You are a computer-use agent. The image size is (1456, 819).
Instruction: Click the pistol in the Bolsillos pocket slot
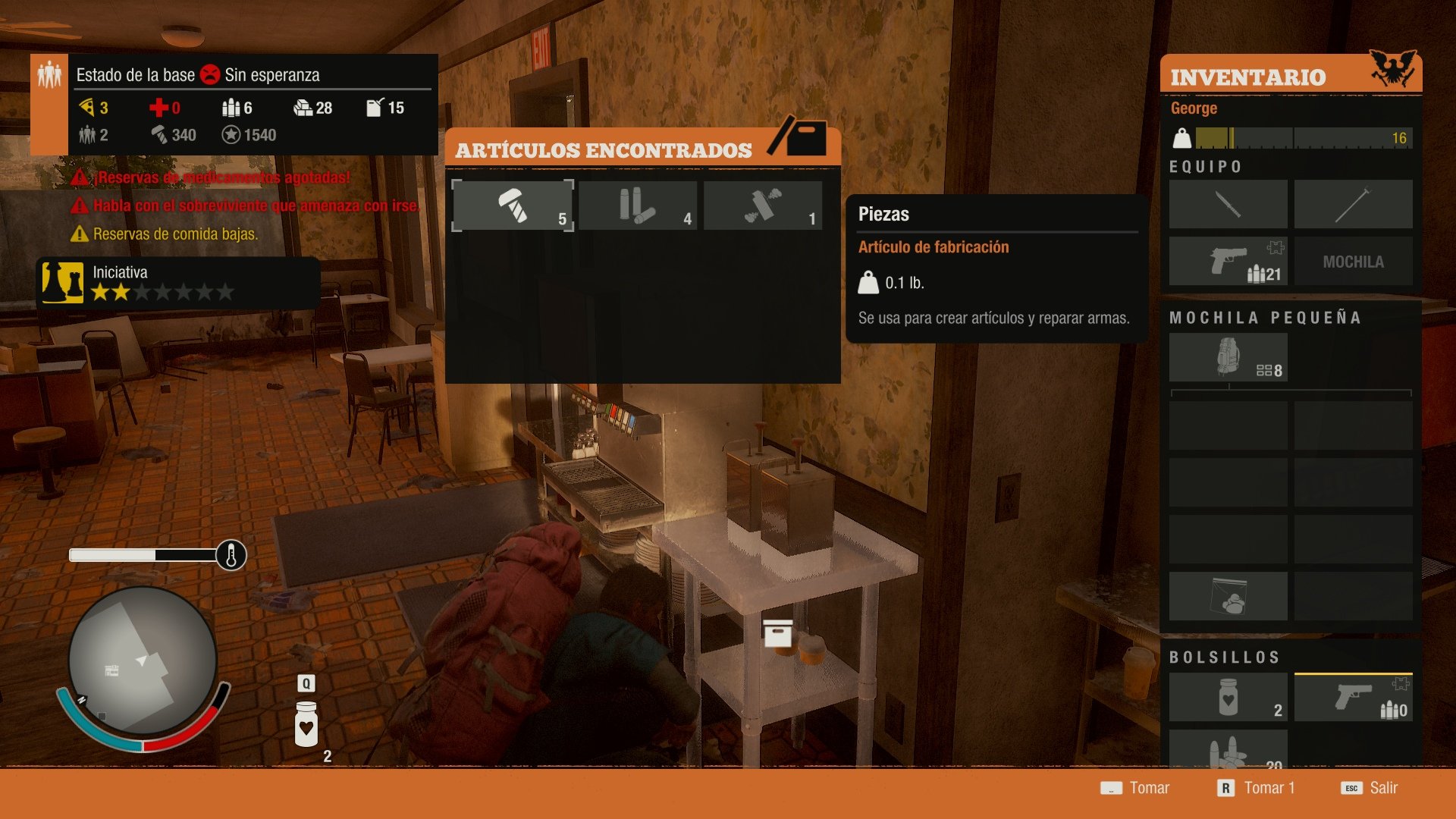1354,695
